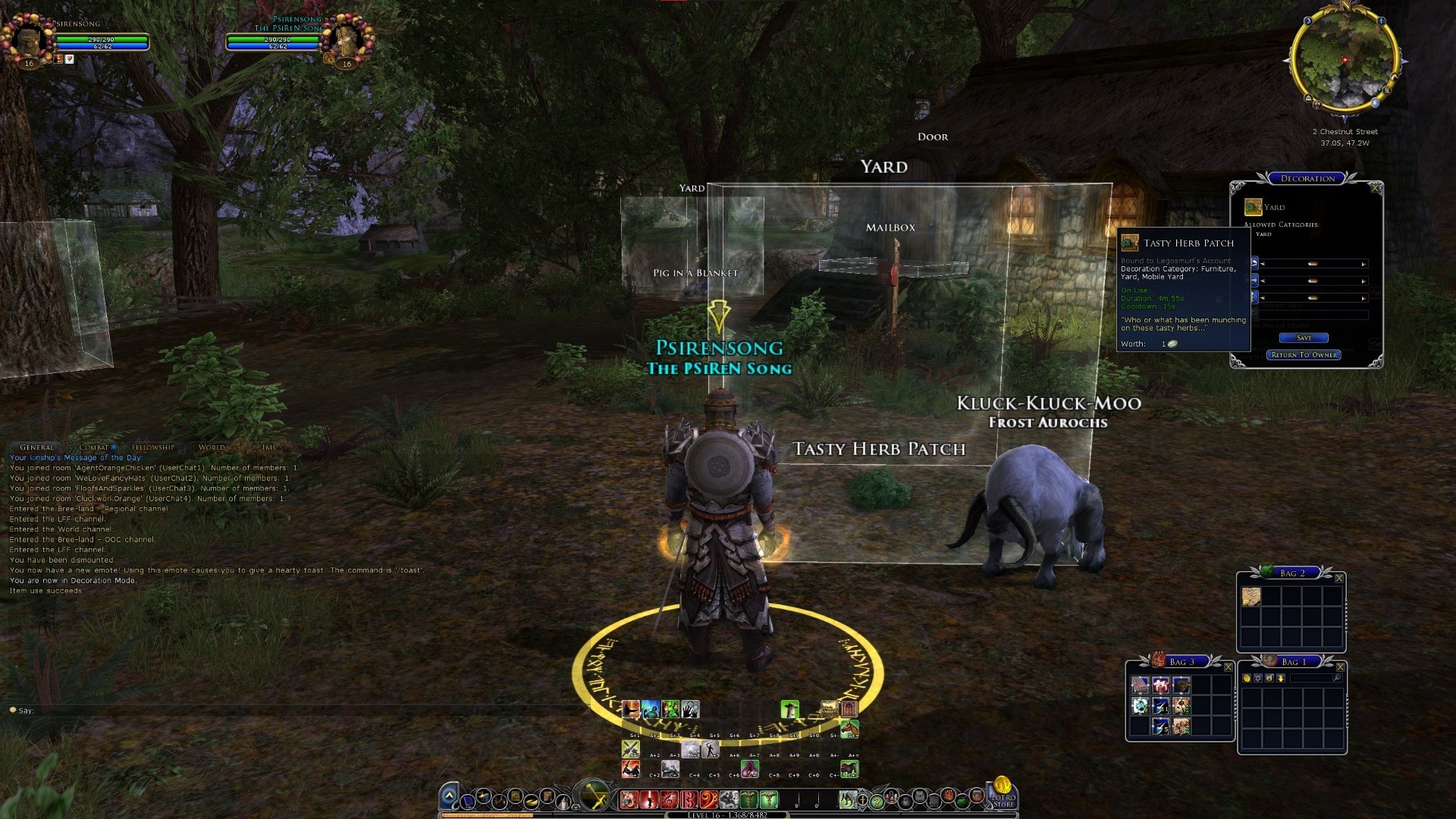The image size is (1456, 819).
Task: Switch to the Fellowship chat tab
Action: (x=152, y=447)
